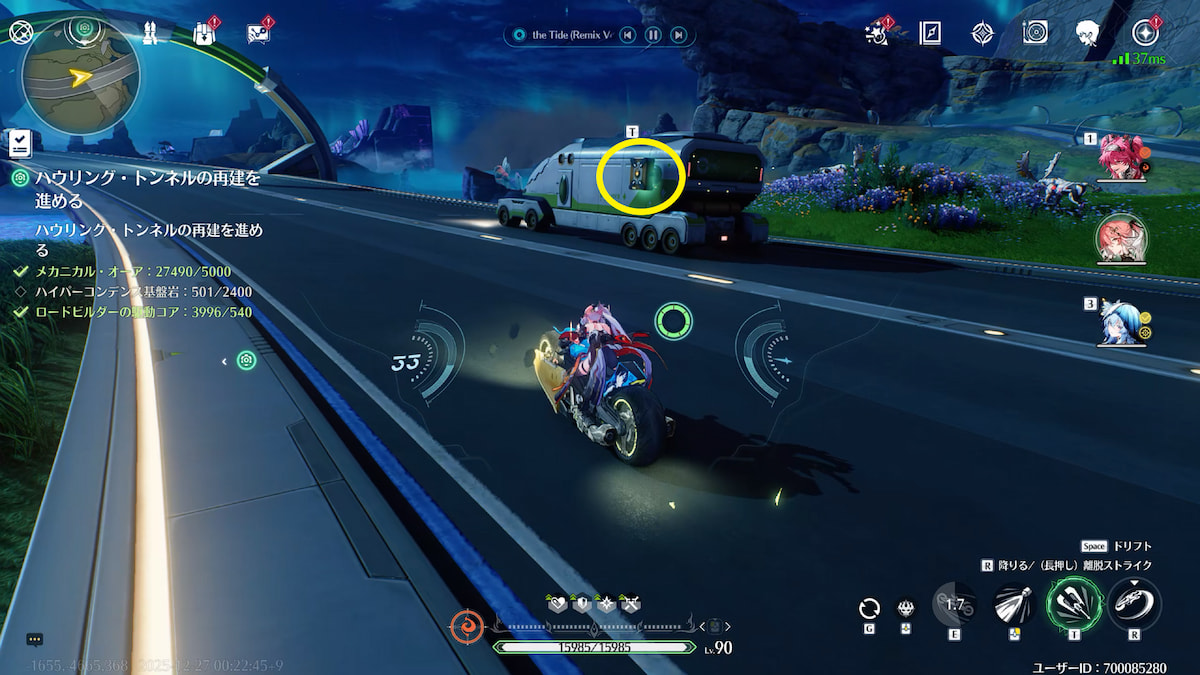Activate the headlight beam skill icon
This screenshot has width=1200, height=675.
click(1014, 603)
